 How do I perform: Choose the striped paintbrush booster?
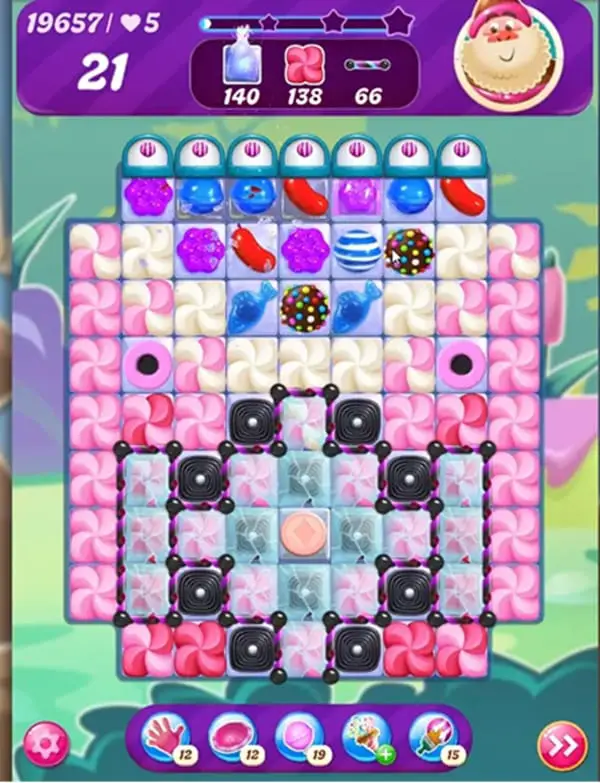pos(426,737)
